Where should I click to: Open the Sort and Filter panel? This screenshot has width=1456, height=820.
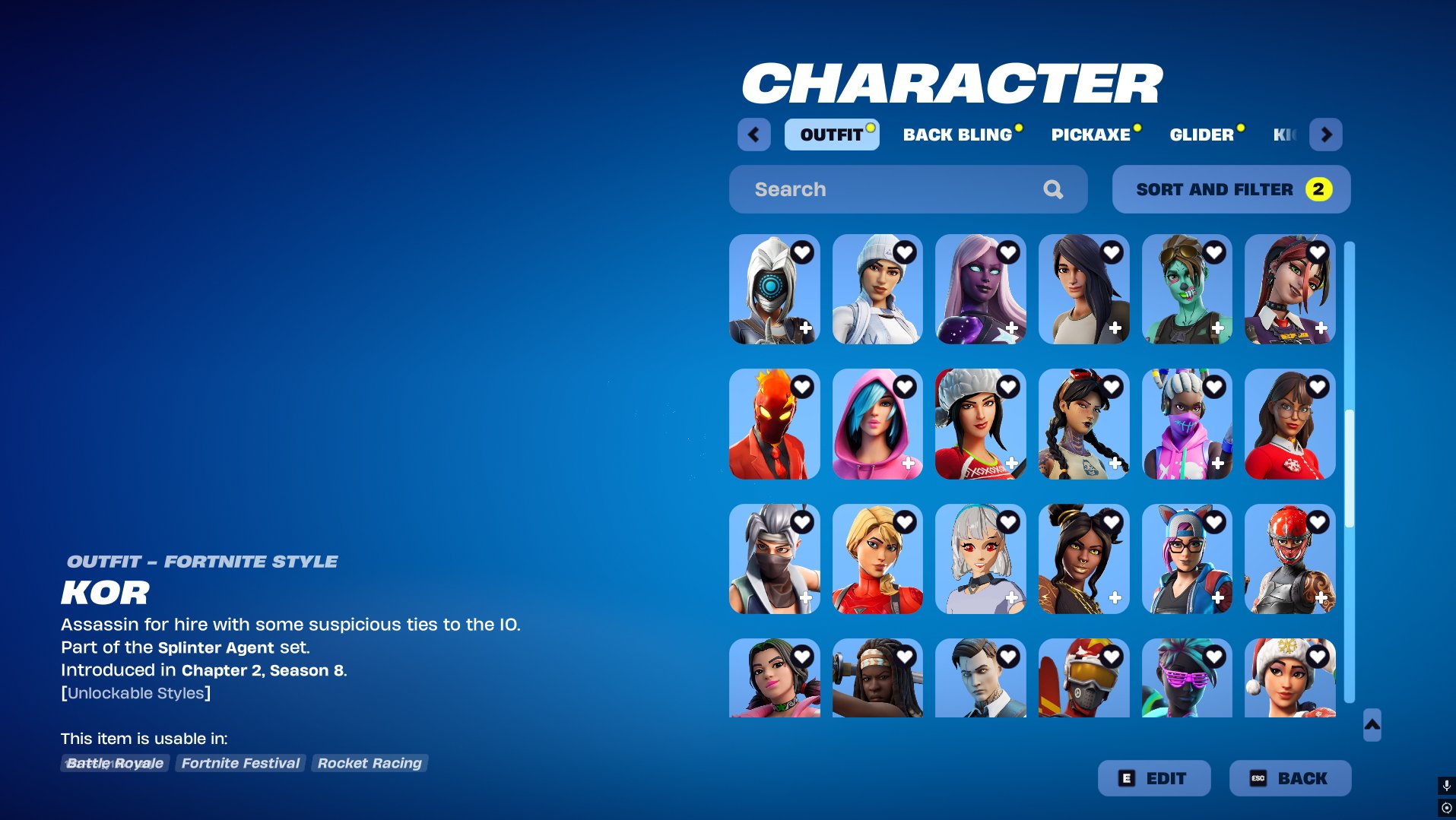pyautogui.click(x=1230, y=189)
